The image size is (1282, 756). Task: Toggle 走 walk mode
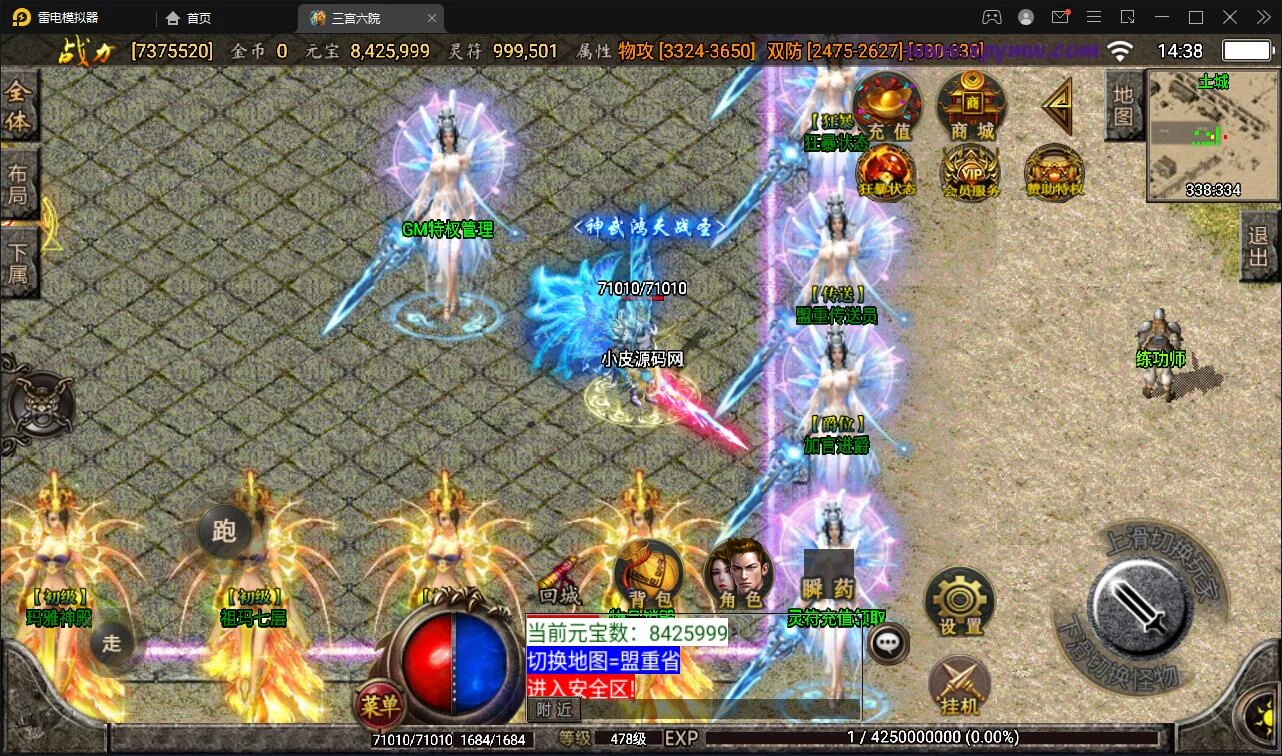pos(111,643)
